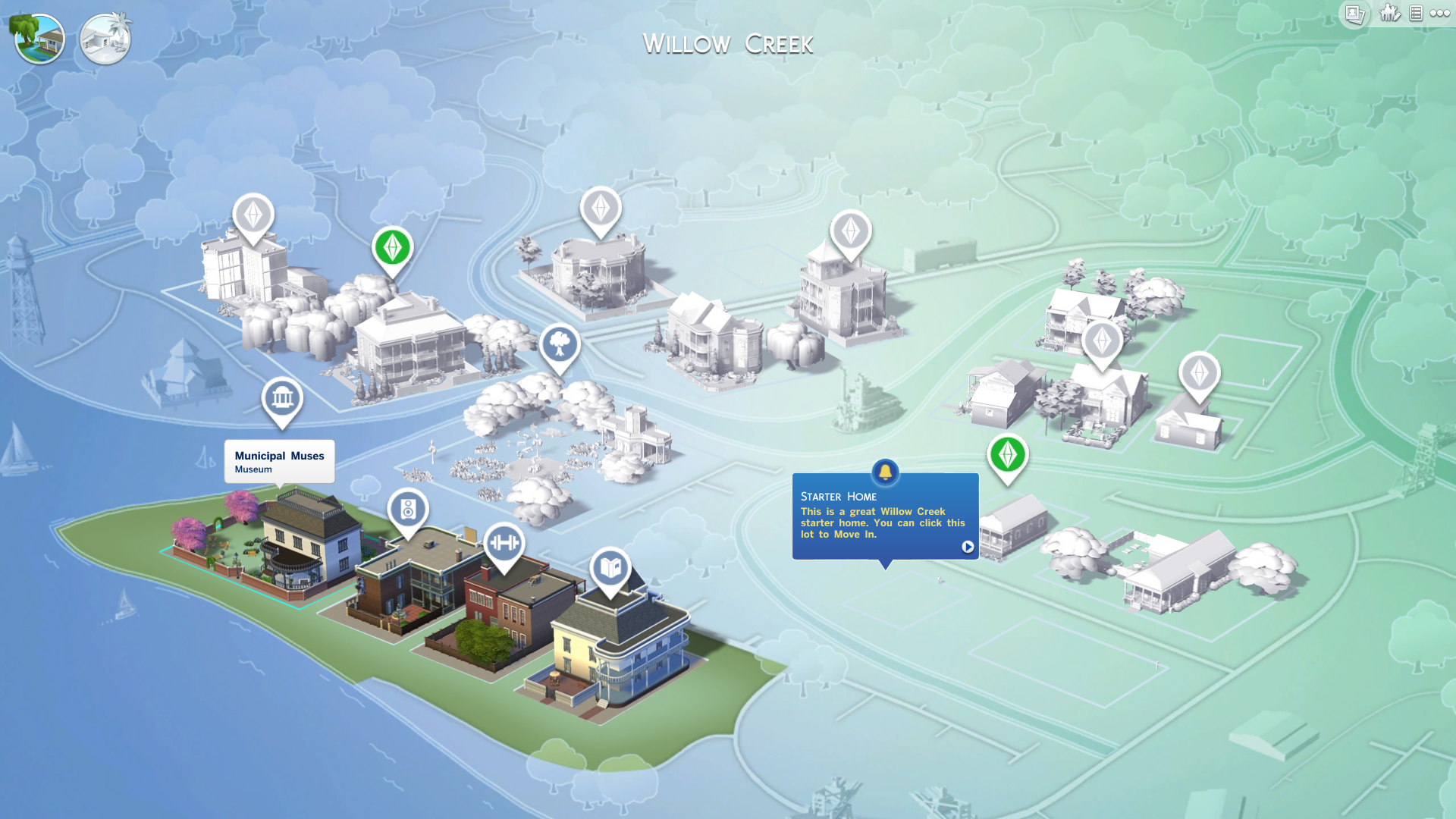1456x819 pixels.
Task: Open the Gallery screenshots panel
Action: click(1354, 14)
